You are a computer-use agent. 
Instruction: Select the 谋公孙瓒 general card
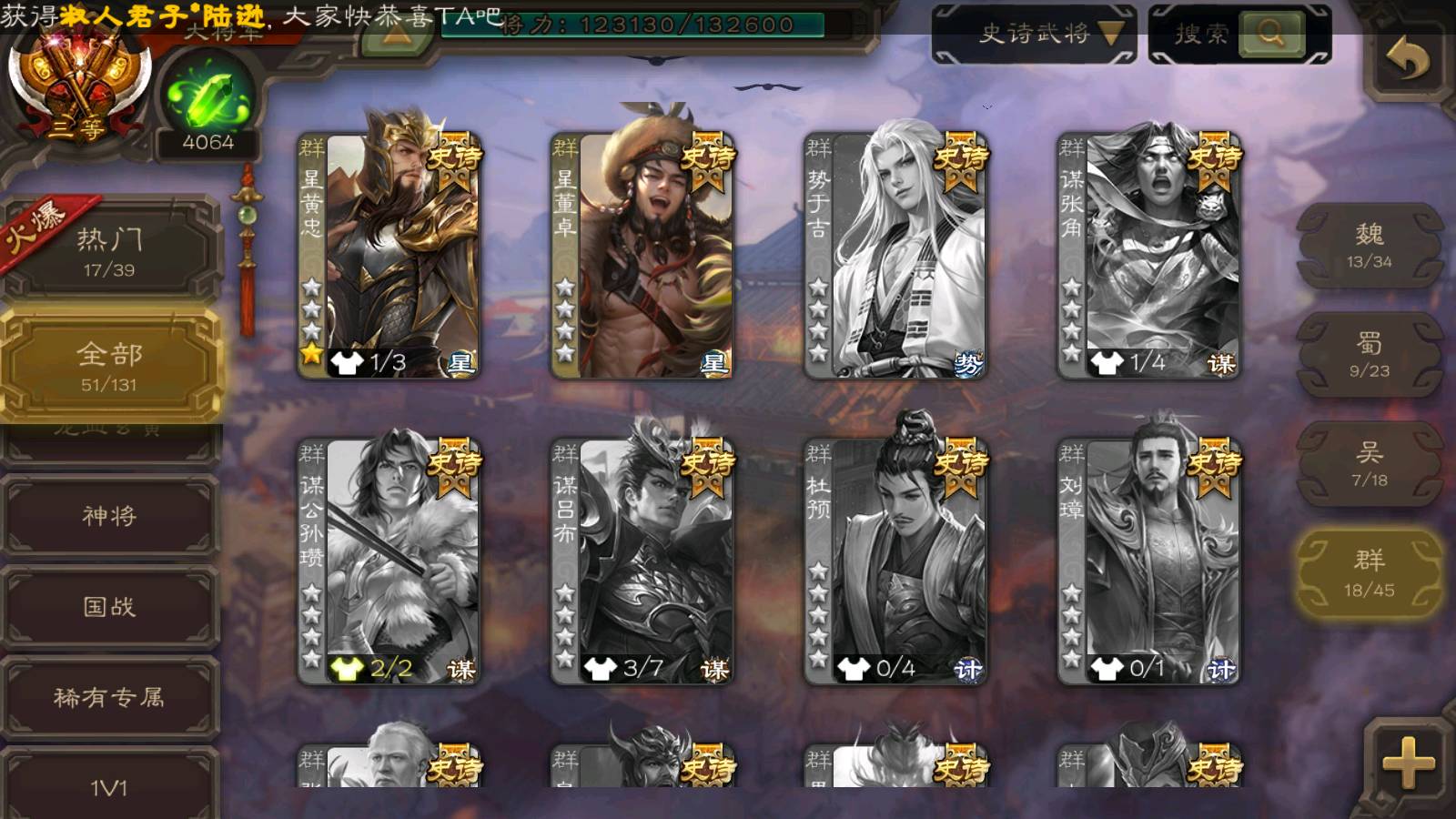pyautogui.click(x=389, y=561)
